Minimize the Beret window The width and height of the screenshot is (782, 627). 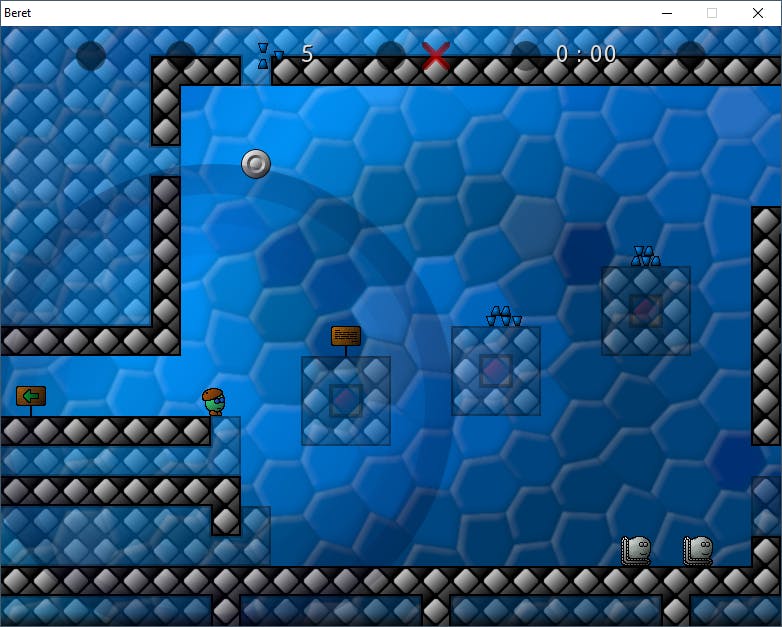(x=666, y=13)
